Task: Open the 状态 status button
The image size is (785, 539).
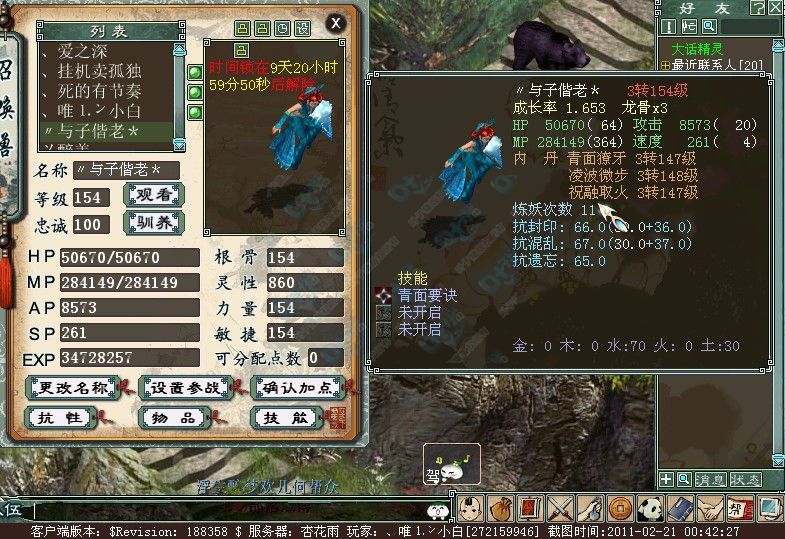Action: [x=745, y=480]
